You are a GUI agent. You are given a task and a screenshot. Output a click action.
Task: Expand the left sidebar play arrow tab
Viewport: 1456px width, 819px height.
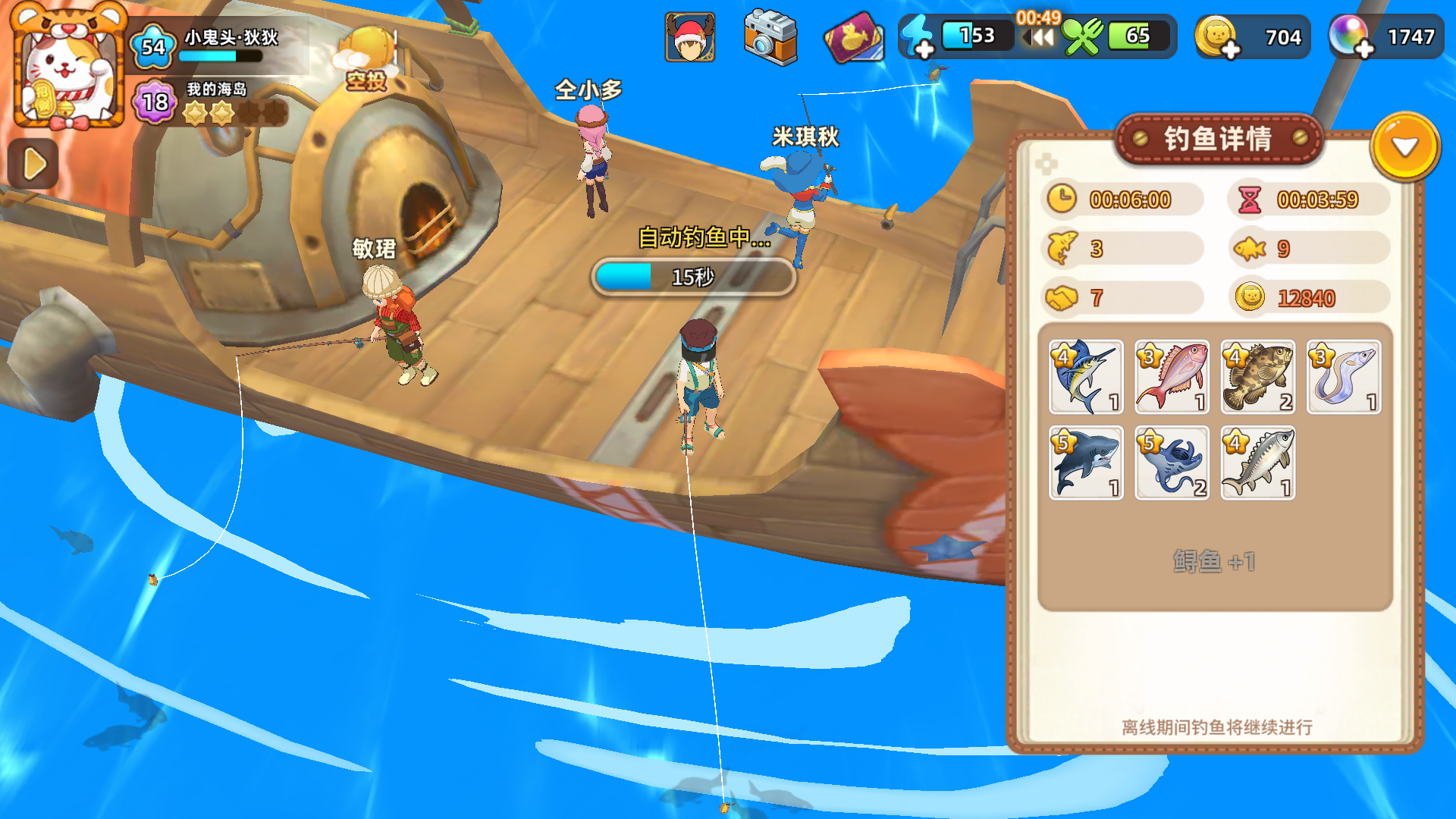[x=32, y=162]
